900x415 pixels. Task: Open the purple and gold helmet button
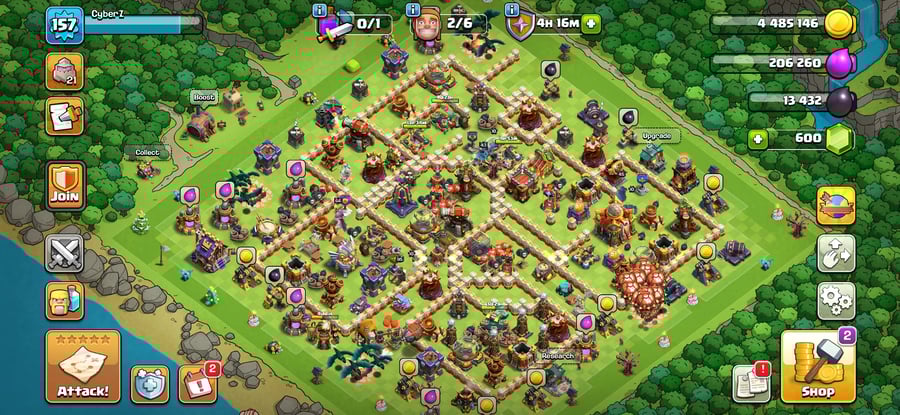click(x=836, y=205)
